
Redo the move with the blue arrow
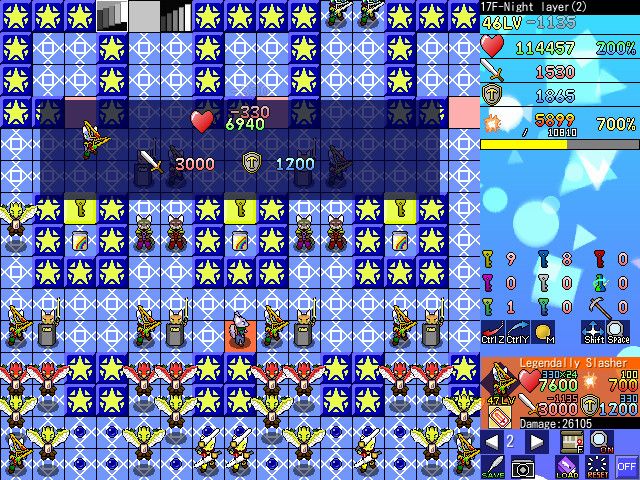(518, 333)
